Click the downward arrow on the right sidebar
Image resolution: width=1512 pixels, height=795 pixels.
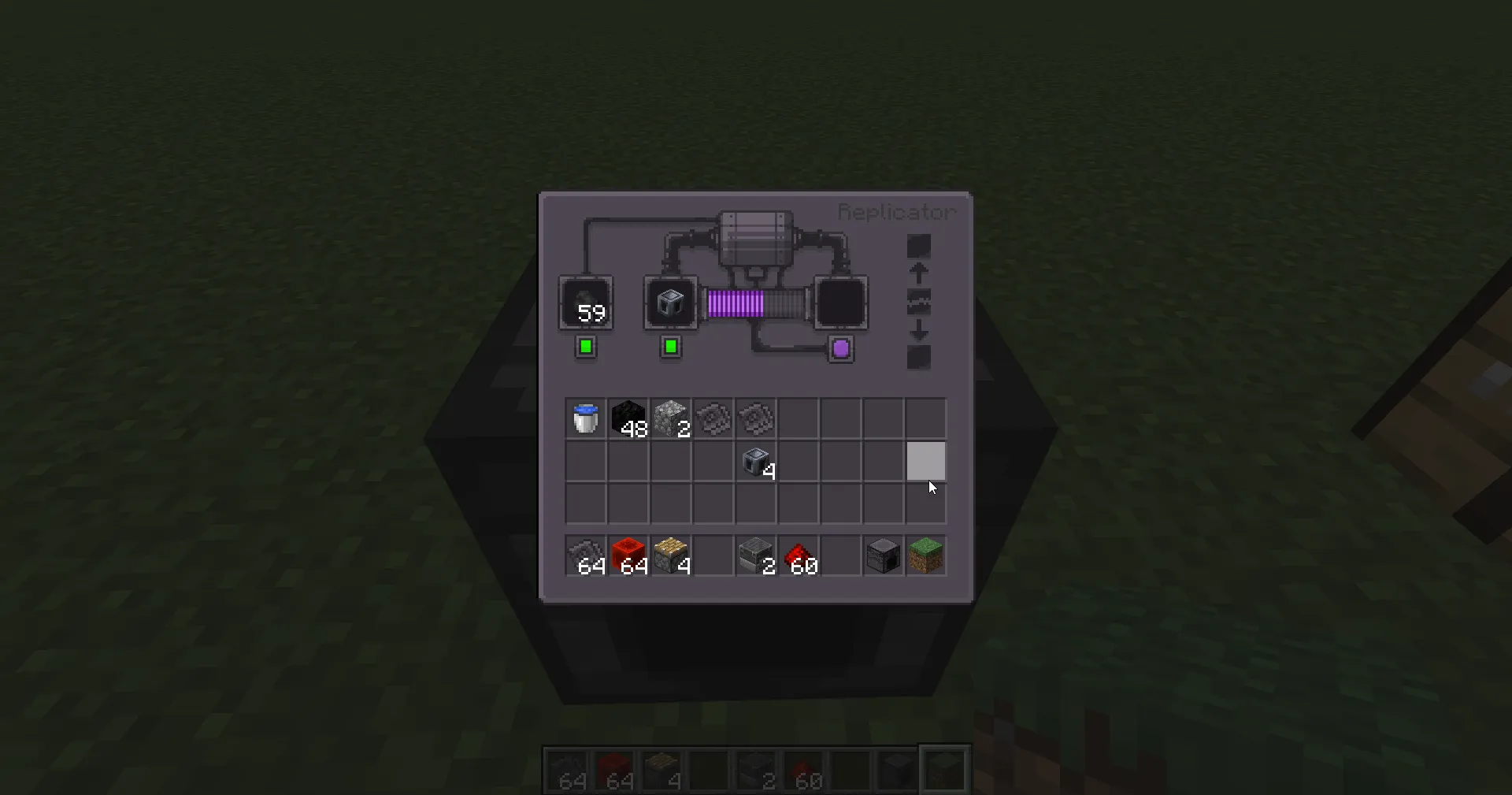pyautogui.click(x=918, y=330)
